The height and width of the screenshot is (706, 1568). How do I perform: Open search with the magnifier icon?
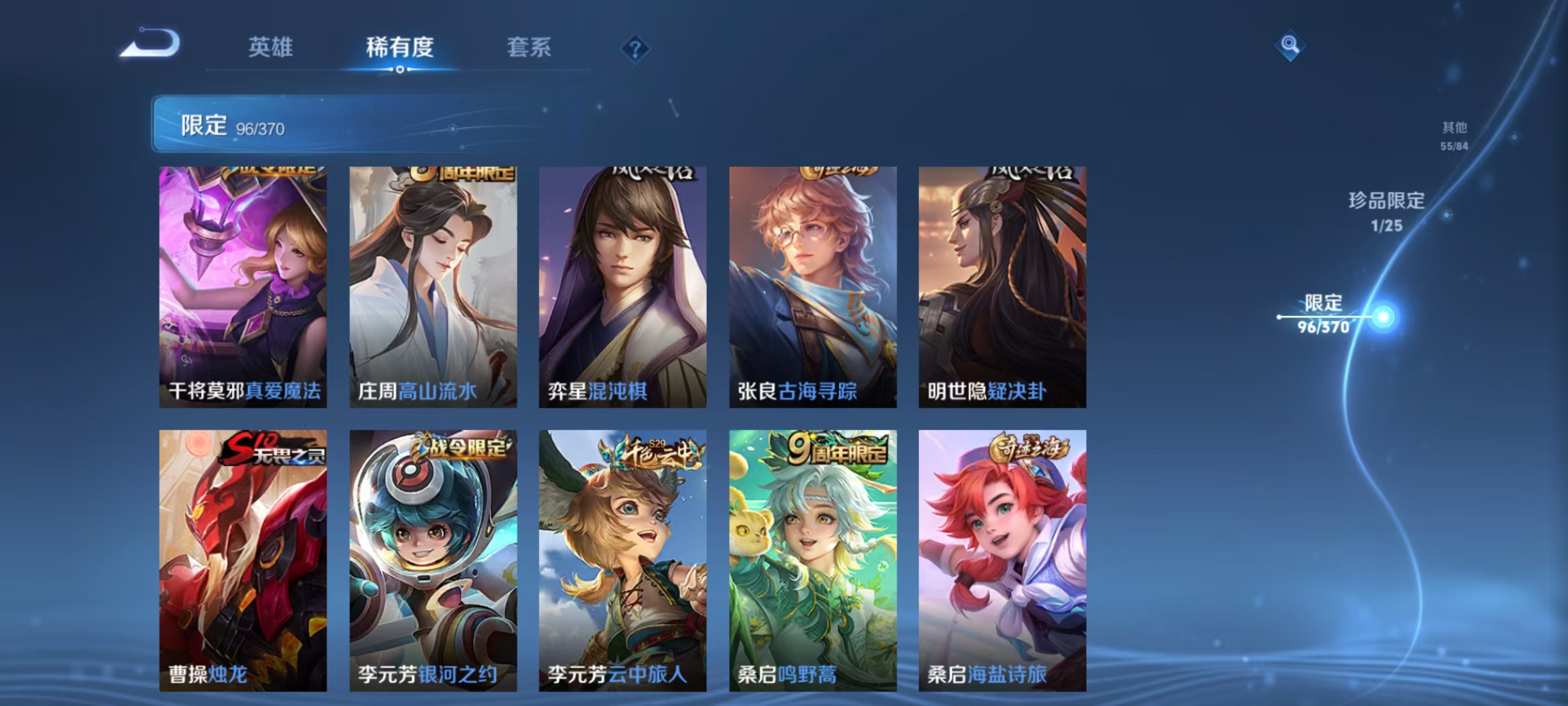click(1291, 45)
